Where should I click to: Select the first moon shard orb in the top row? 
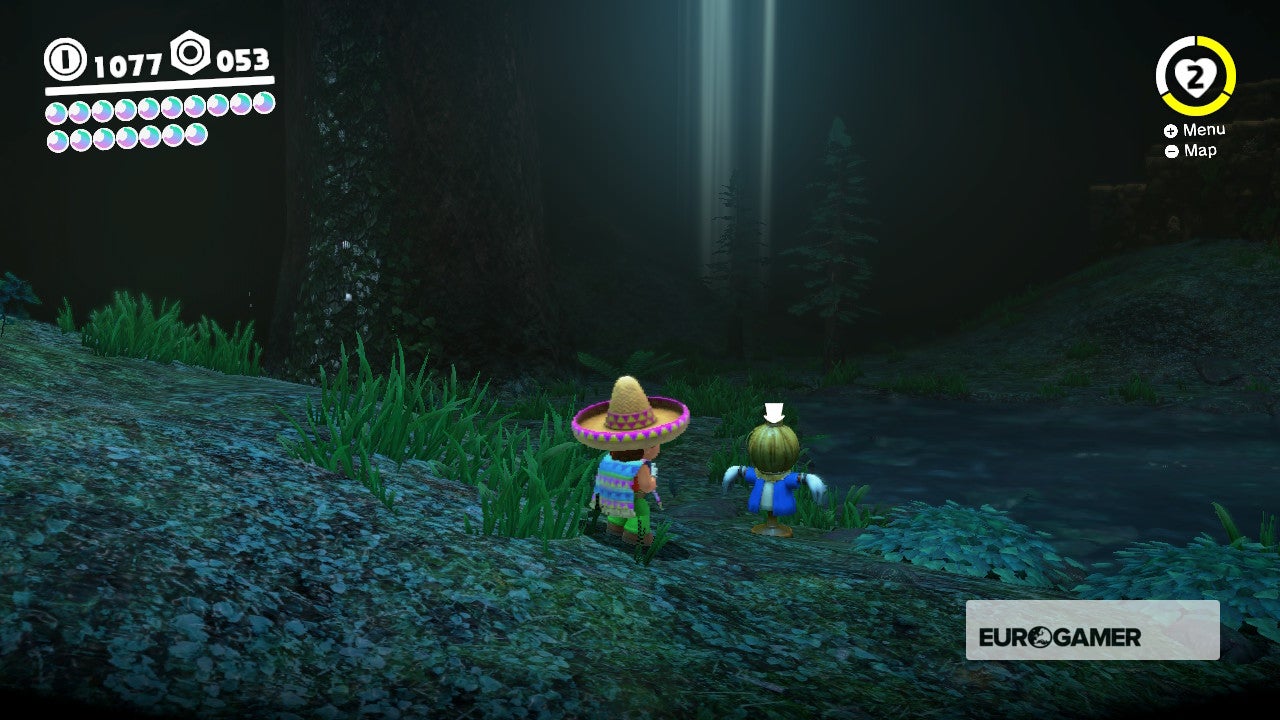54,113
